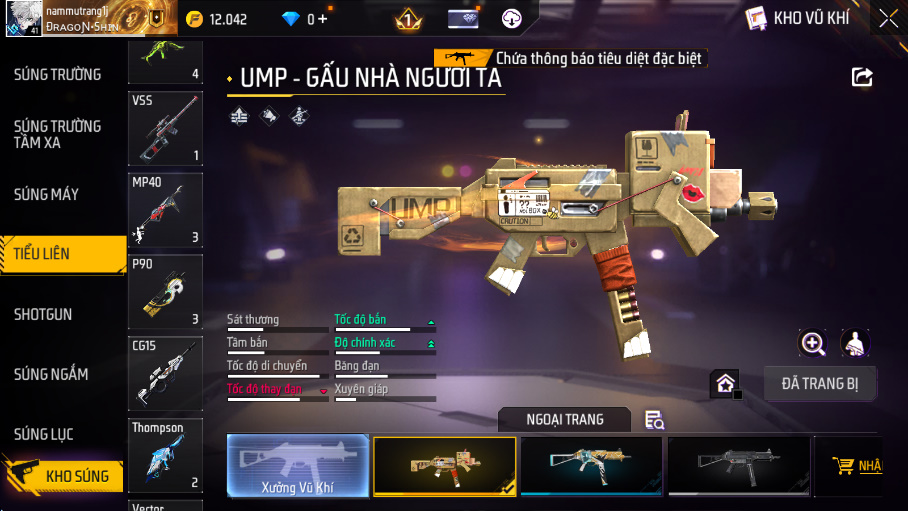Open the Xưởng Vũ Khí workshop tile
908x511 pixels.
point(298,466)
